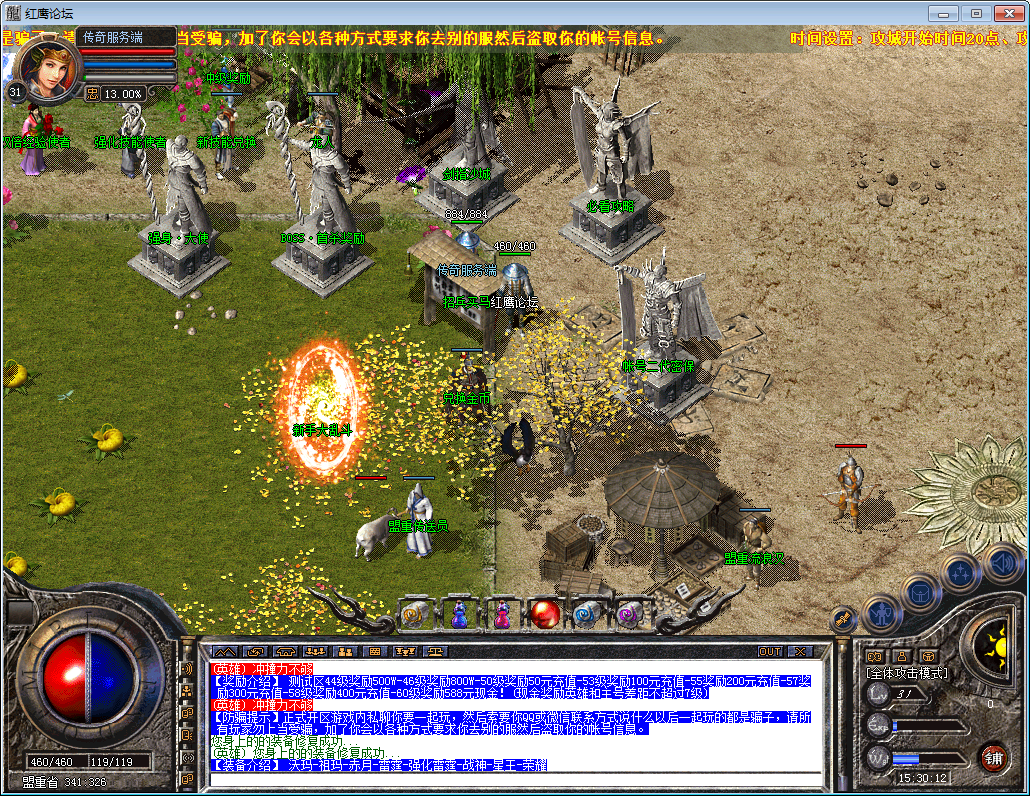The height and width of the screenshot is (796, 1030).
Task: Click the satellite icon beside the belt
Action: [843, 618]
